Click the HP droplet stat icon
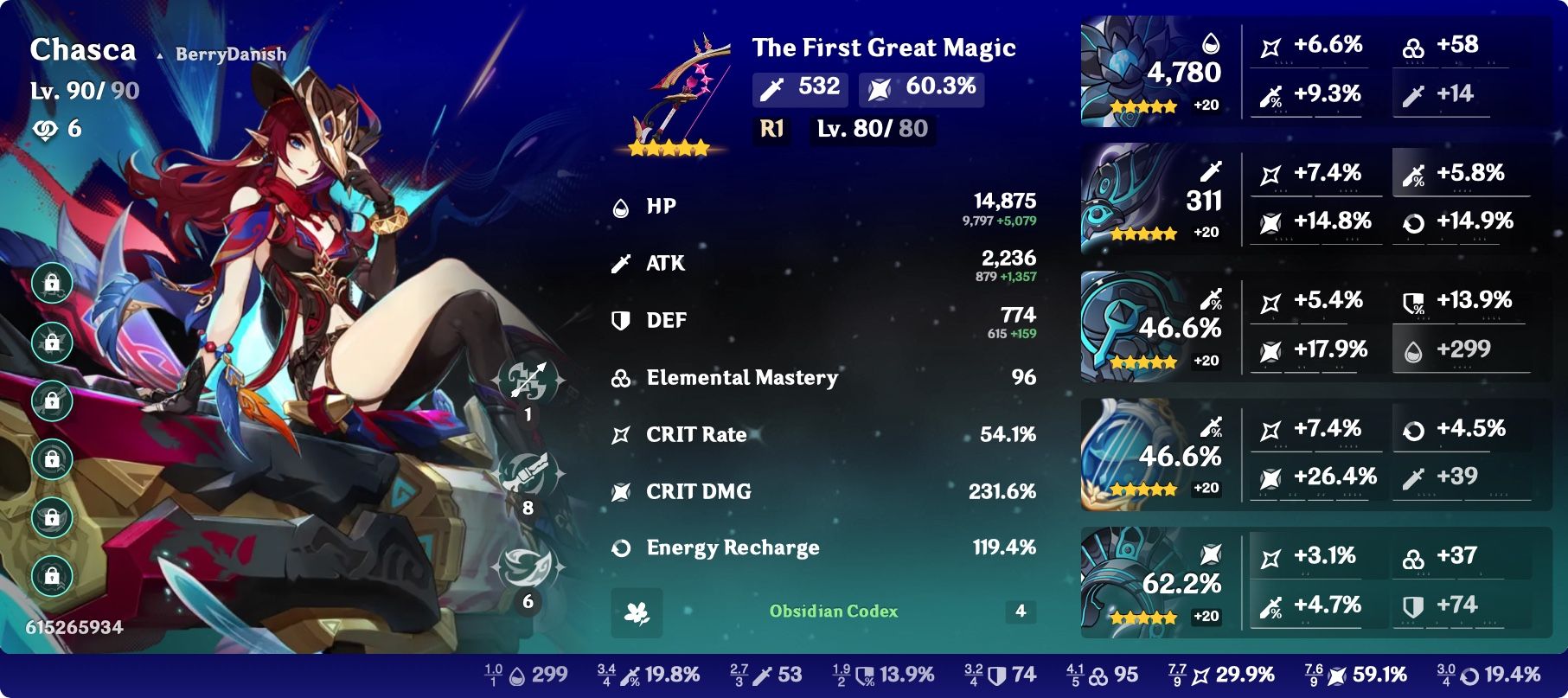 (x=618, y=206)
